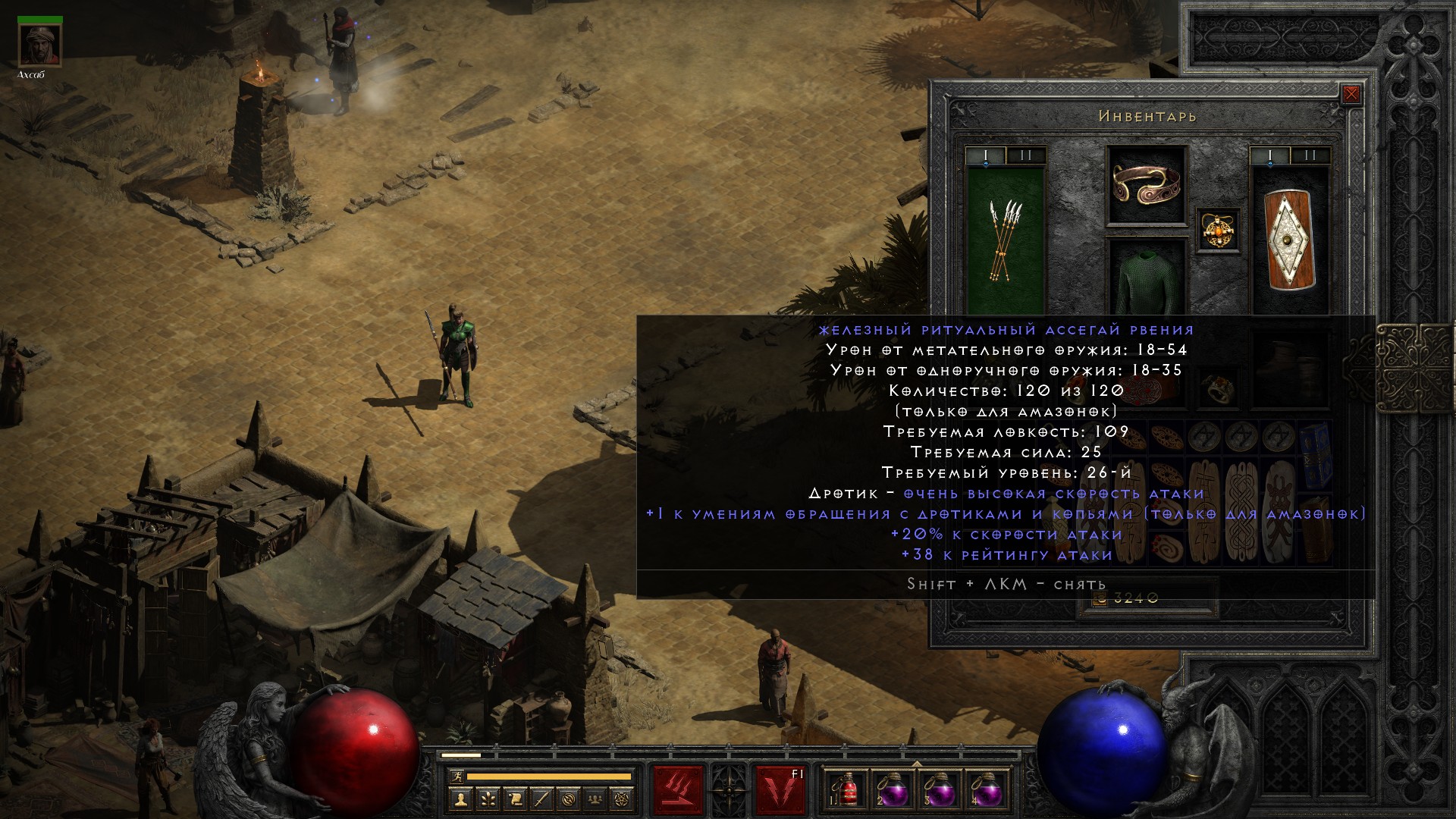Open mercenary Ахсаб's portrait

[40, 45]
